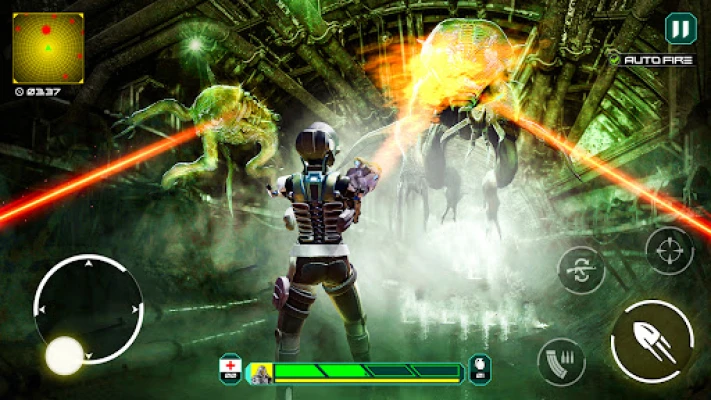Tap the bullet fire button

tap(652, 341)
